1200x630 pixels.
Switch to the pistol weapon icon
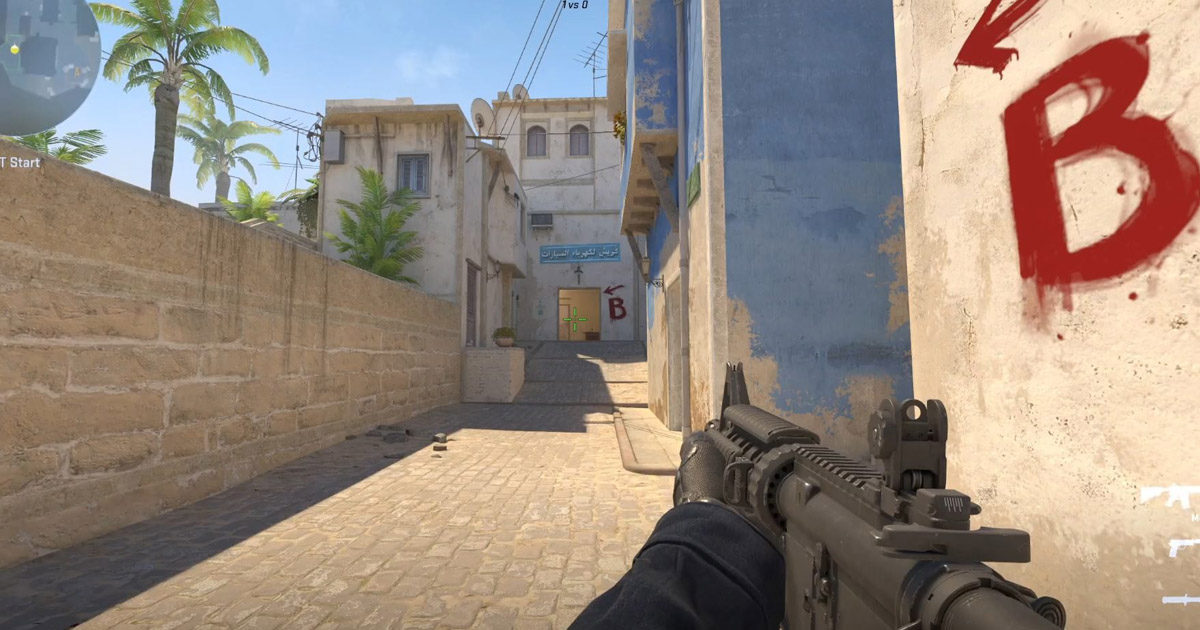point(1183,547)
